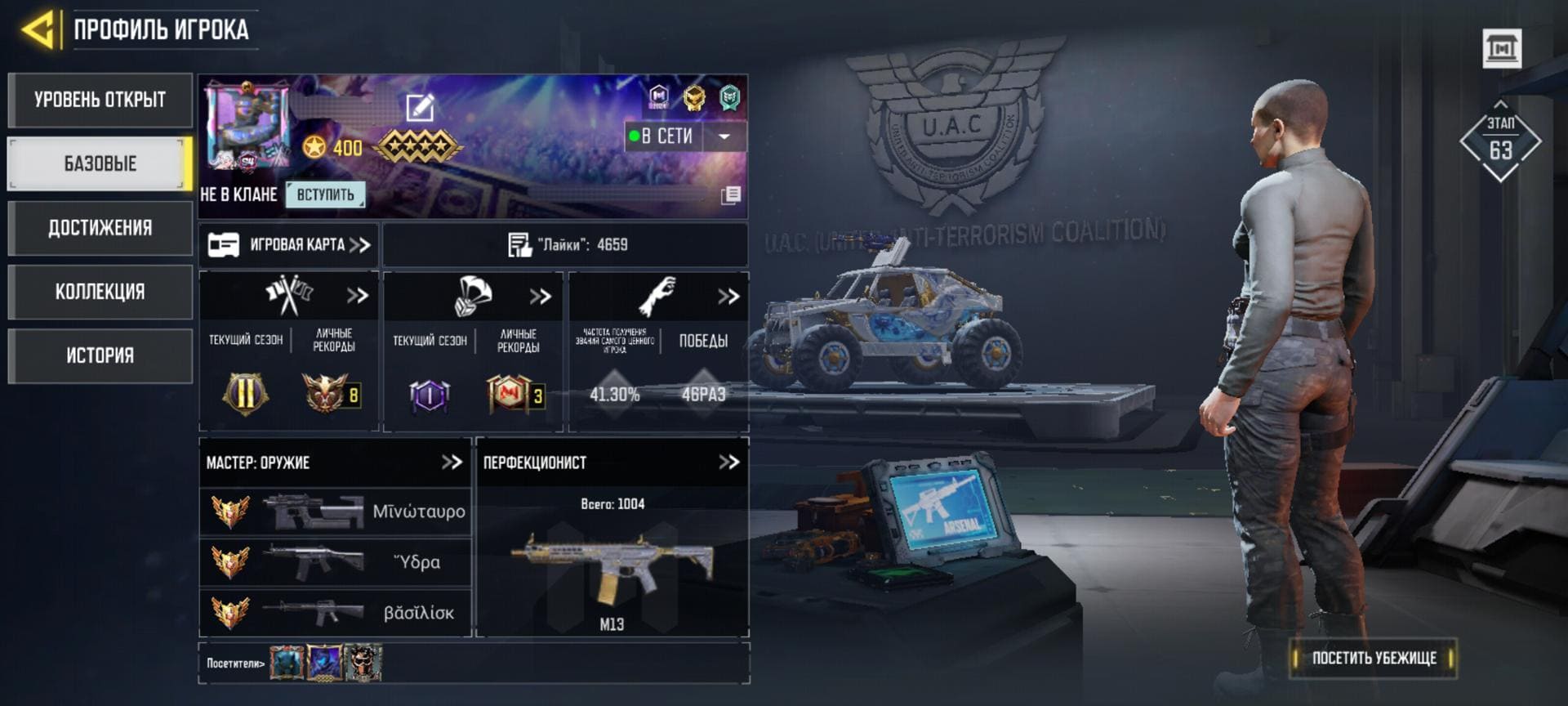
Task: Open ИГРОВАЯ КАРТА player card
Action: [x=289, y=244]
